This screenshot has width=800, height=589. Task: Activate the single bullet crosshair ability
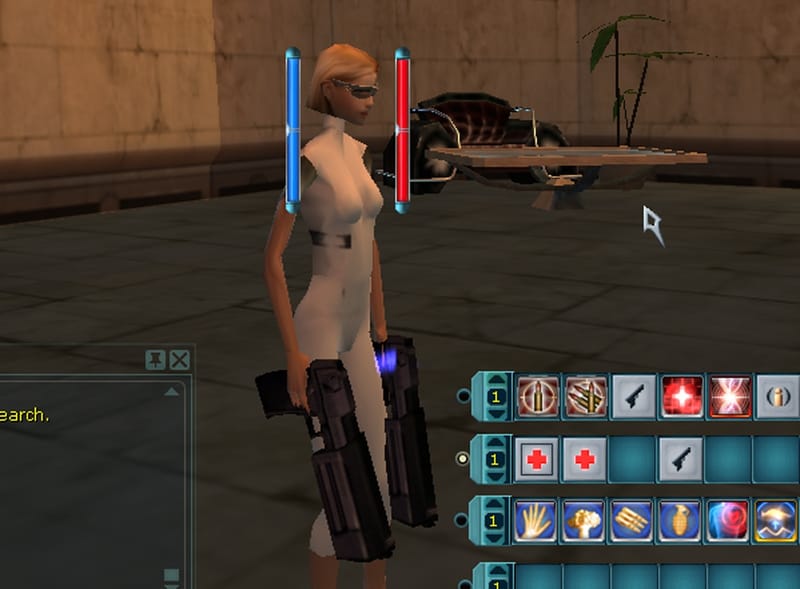[538, 397]
